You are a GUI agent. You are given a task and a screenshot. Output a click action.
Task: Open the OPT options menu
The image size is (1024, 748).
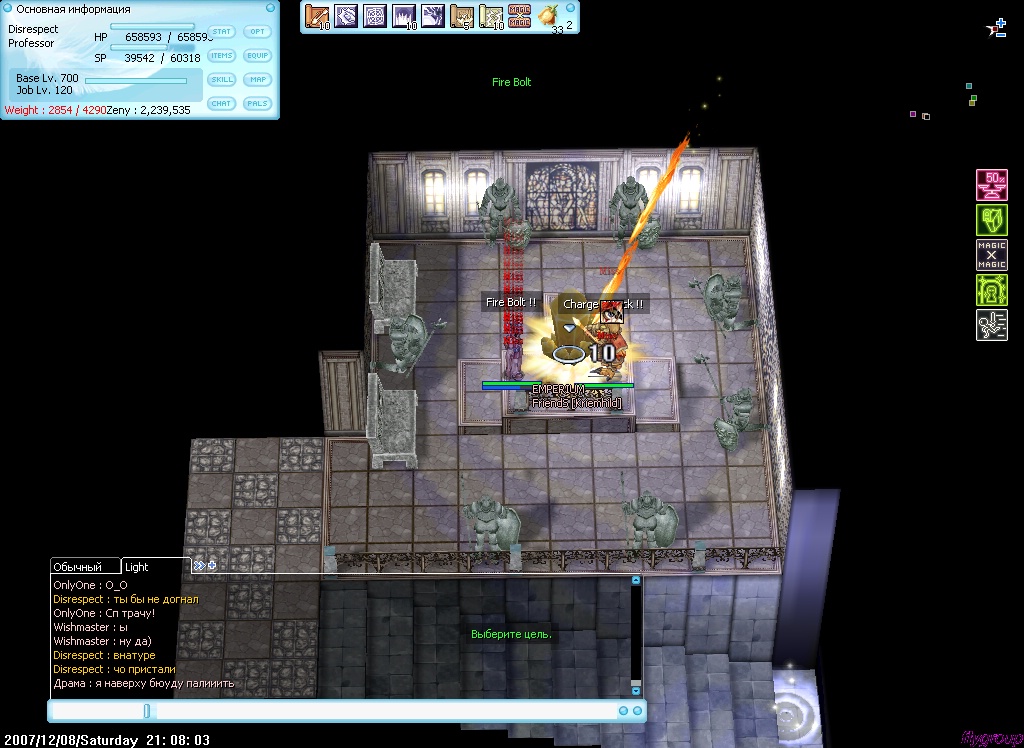(258, 32)
